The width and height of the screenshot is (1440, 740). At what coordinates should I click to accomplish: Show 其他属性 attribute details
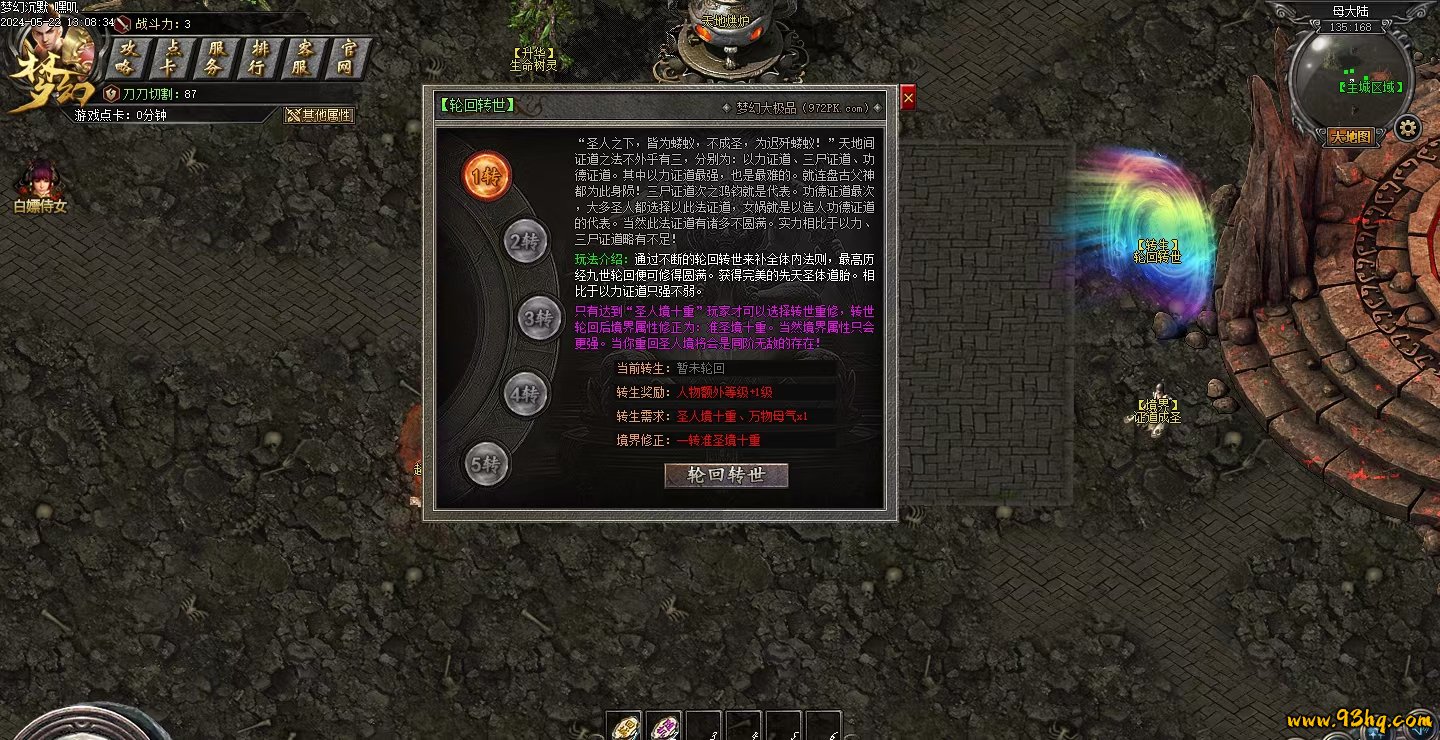[x=320, y=115]
